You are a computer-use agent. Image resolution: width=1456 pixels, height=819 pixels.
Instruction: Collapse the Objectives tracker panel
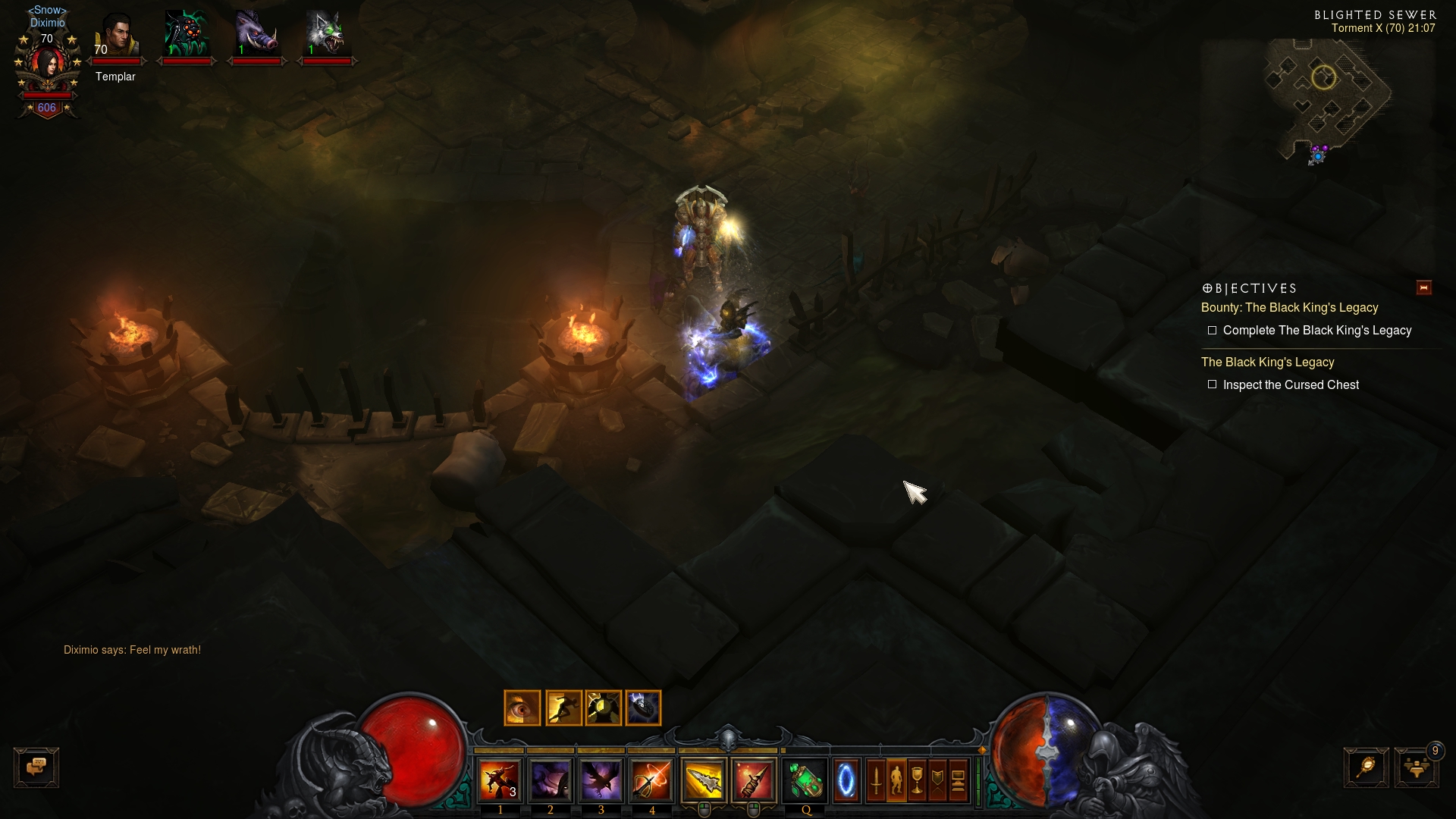(1423, 287)
